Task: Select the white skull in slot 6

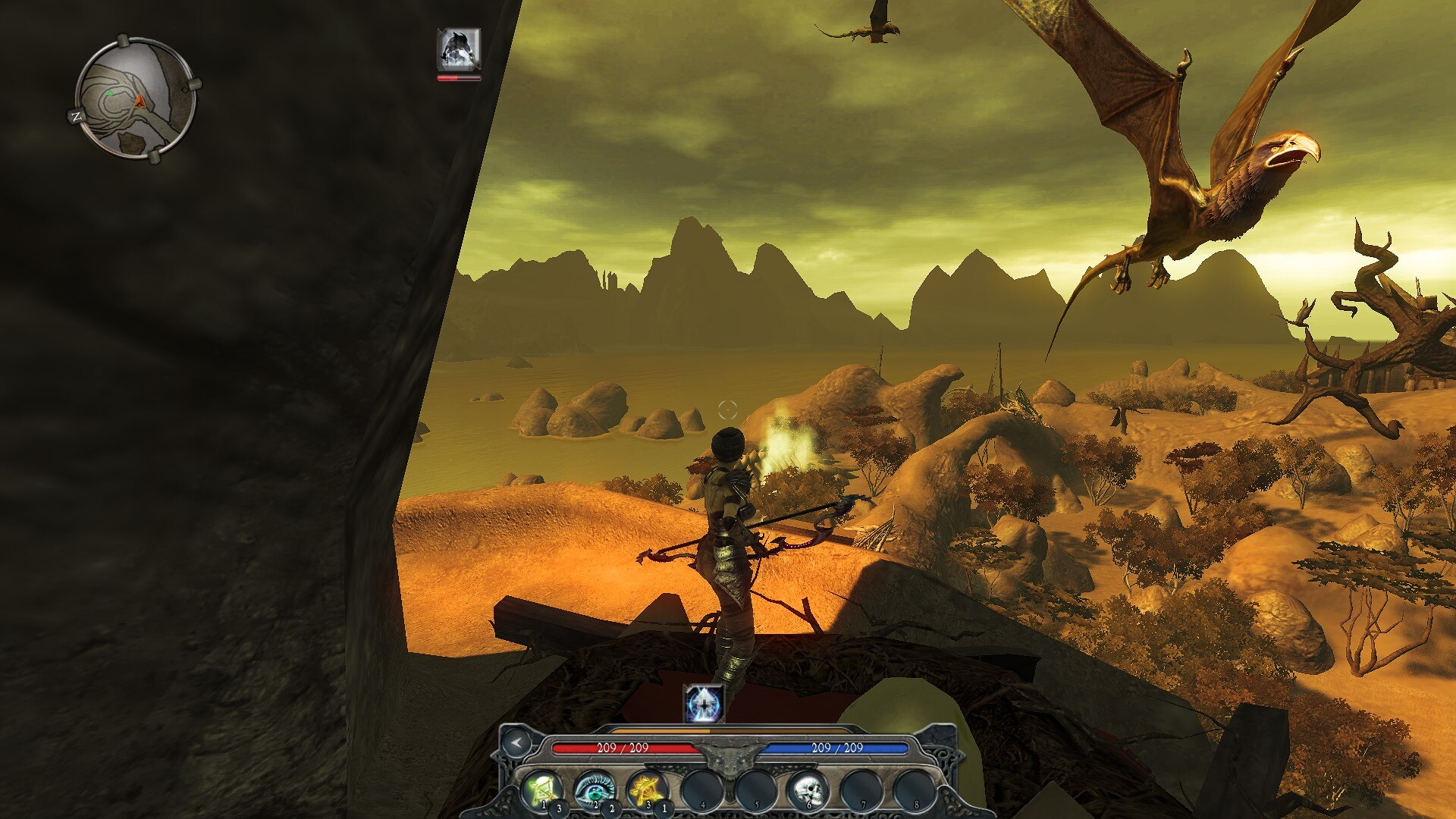Action: [x=807, y=790]
